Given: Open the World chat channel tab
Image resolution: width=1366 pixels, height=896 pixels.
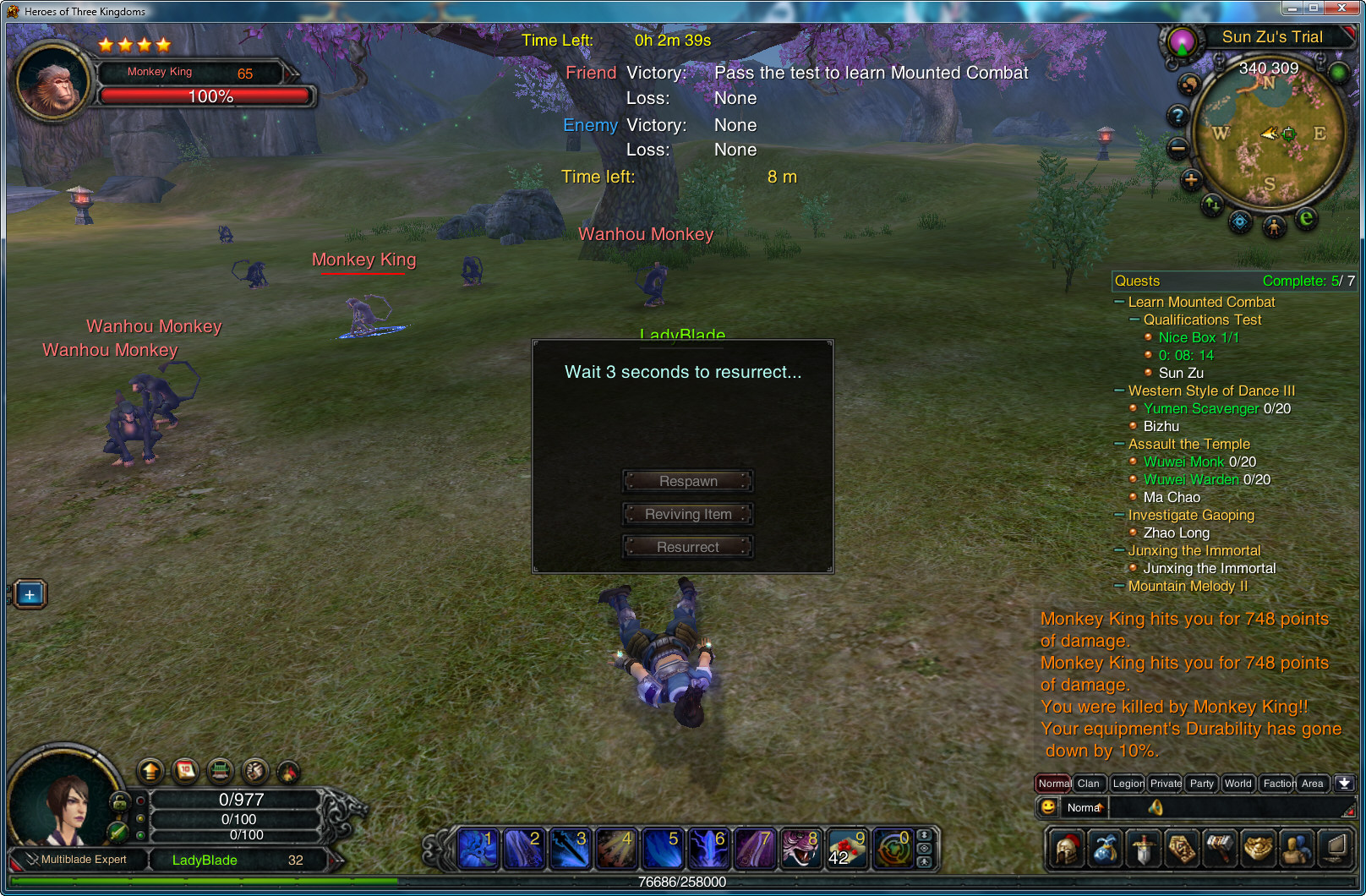Looking at the screenshot, I should pos(1238,784).
